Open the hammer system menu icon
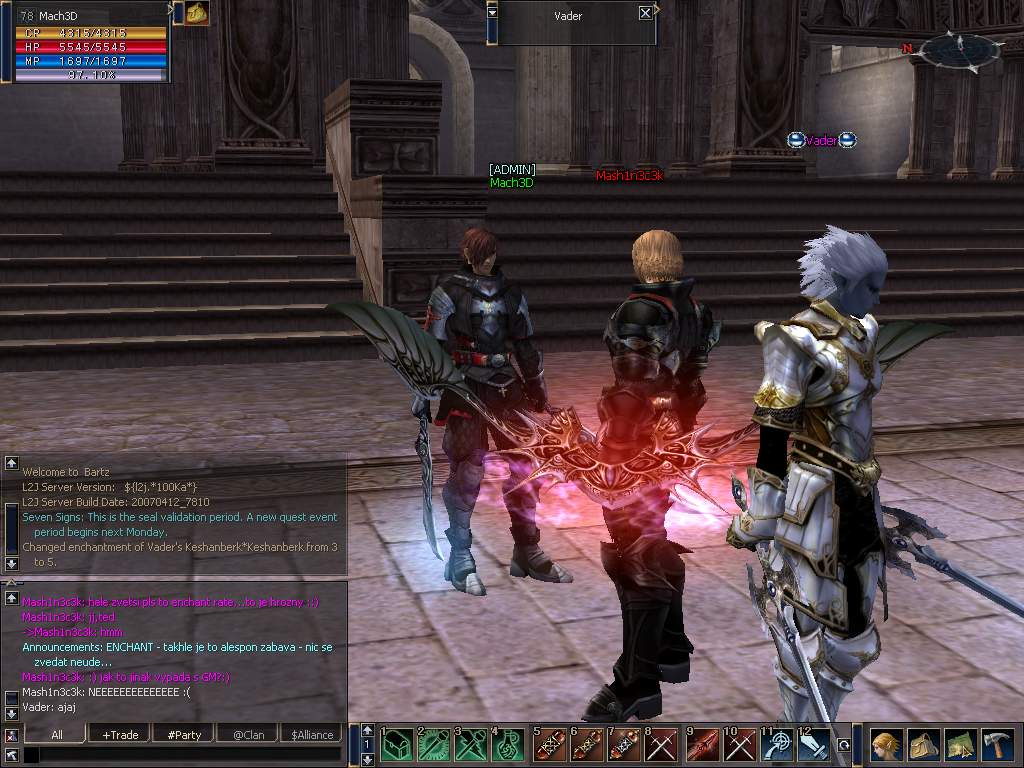1024x768 pixels. click(998, 745)
